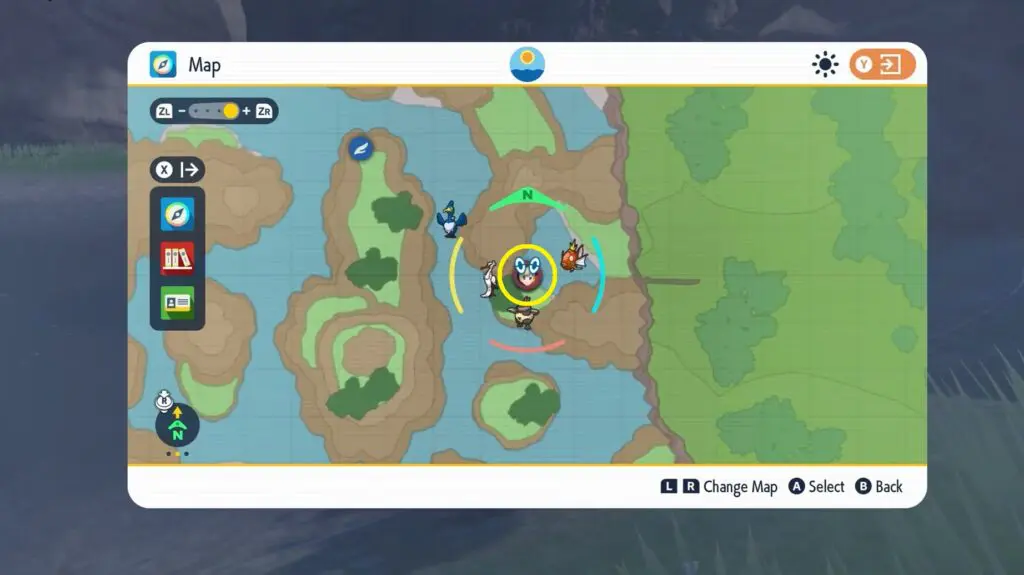Viewport: 1024px width, 575px height.
Task: Open the Pokédex red books icon
Action: (x=177, y=258)
